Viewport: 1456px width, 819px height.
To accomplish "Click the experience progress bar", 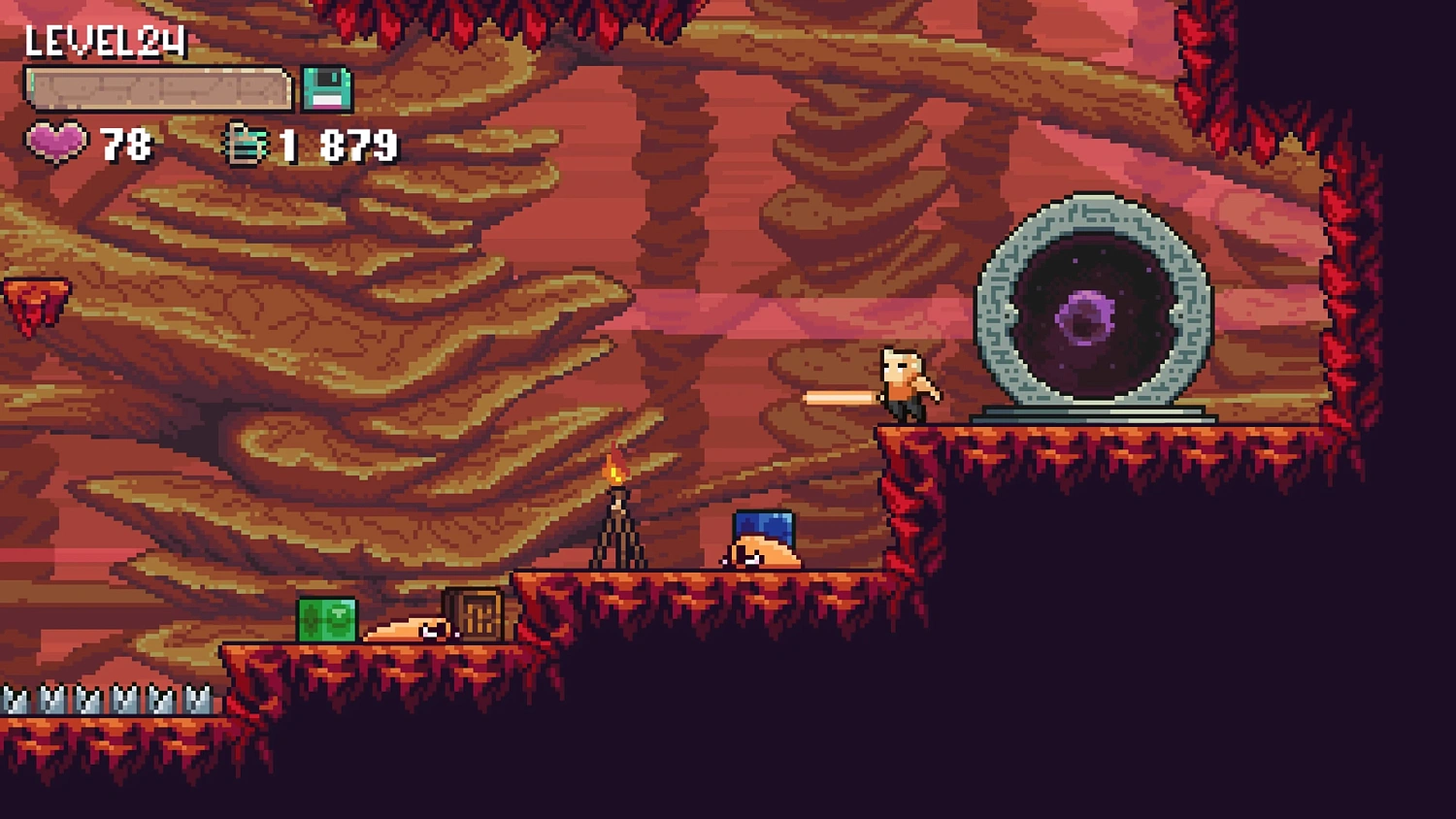I will click(x=155, y=87).
